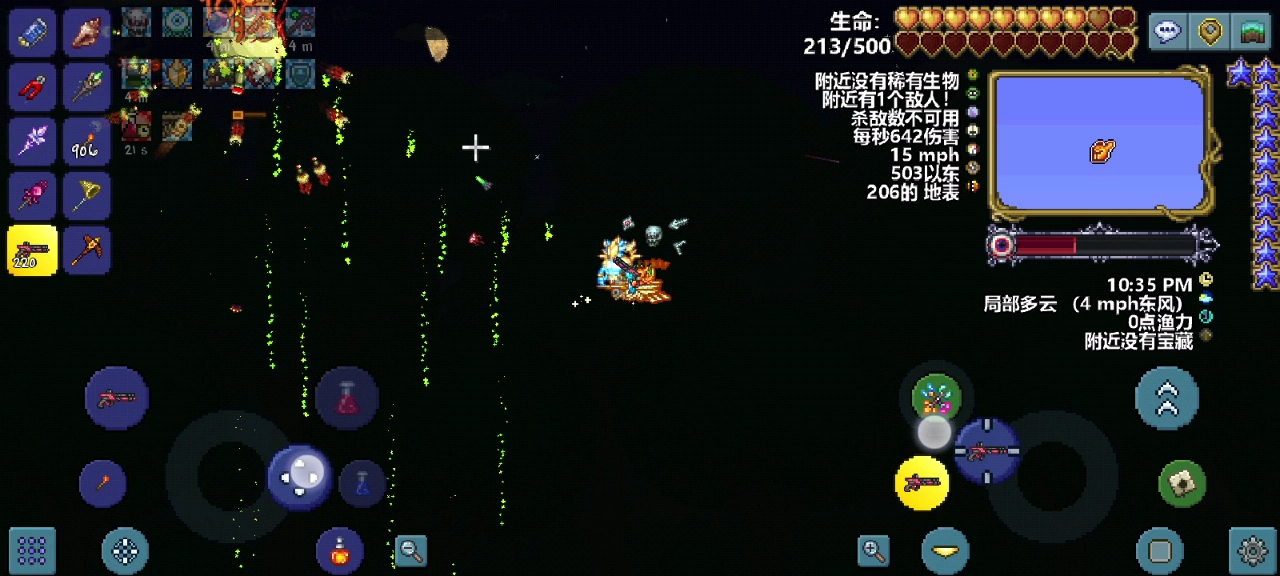Image resolution: width=1280 pixels, height=576 pixels.
Task: Tap the jump double-arrow button
Action: point(1167,398)
